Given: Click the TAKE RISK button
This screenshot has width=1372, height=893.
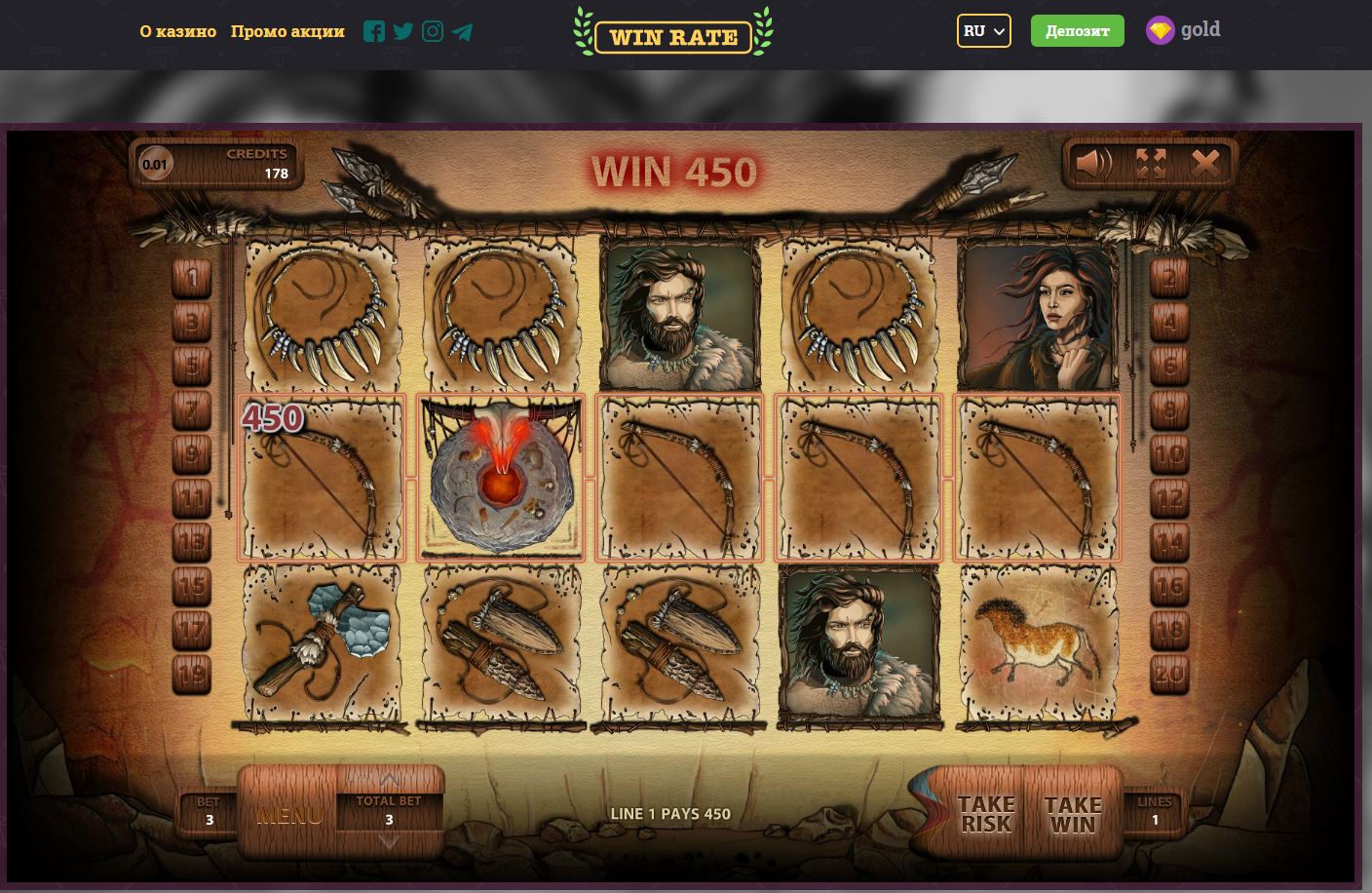Looking at the screenshot, I should coord(985,814).
